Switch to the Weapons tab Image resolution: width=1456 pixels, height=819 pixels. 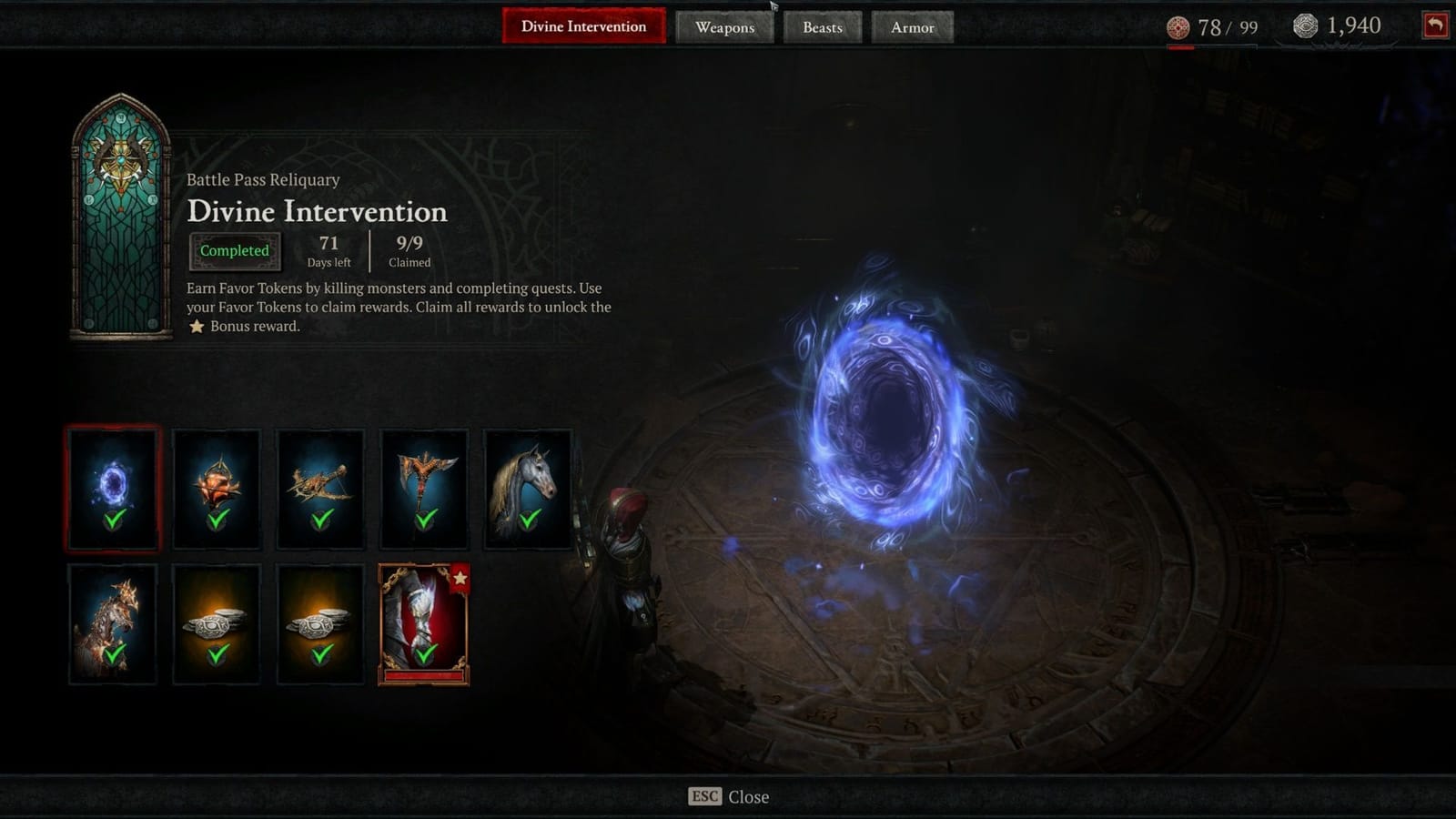coord(725,27)
